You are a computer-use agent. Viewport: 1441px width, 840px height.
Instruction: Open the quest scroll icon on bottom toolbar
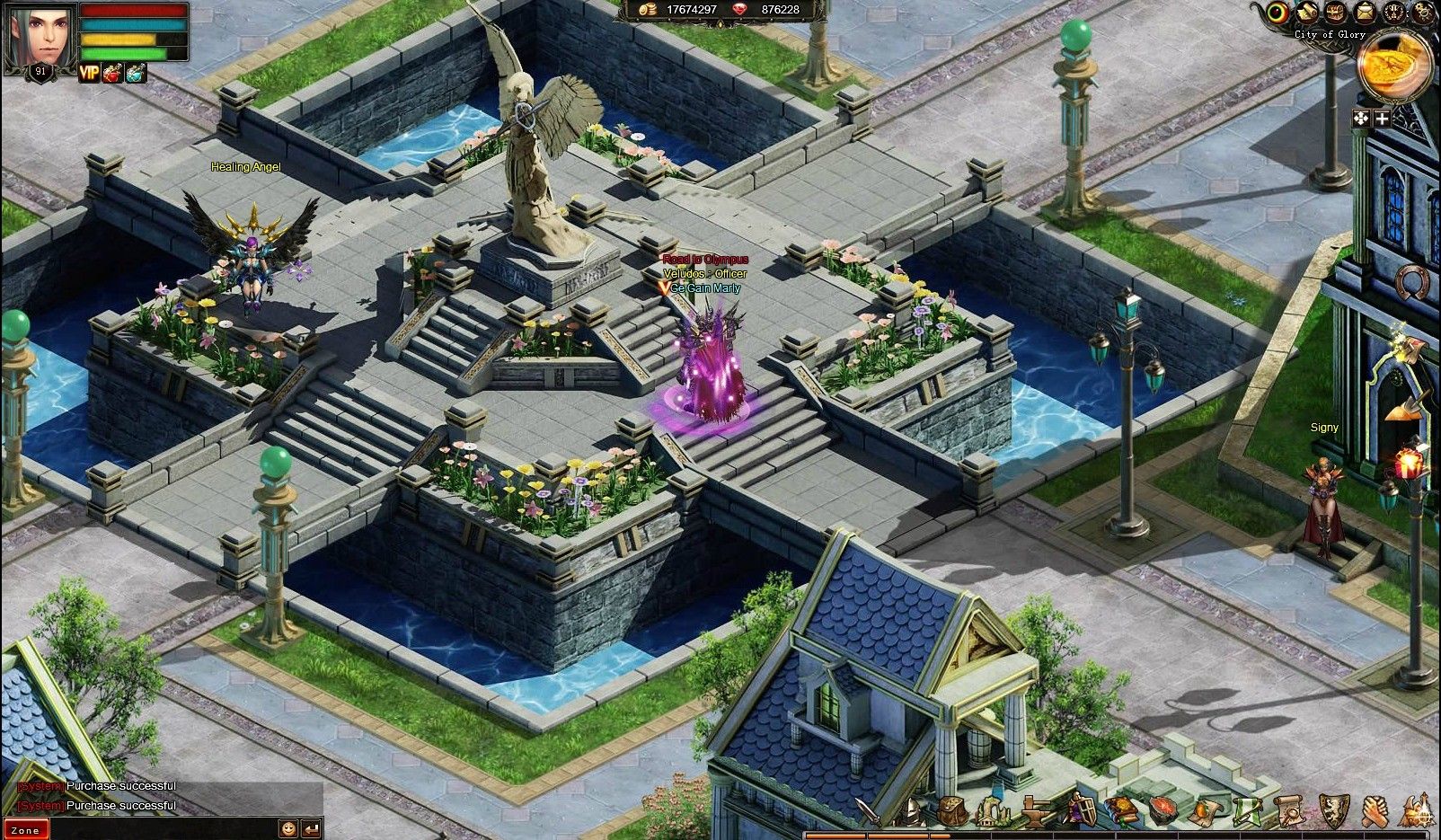click(x=1290, y=809)
